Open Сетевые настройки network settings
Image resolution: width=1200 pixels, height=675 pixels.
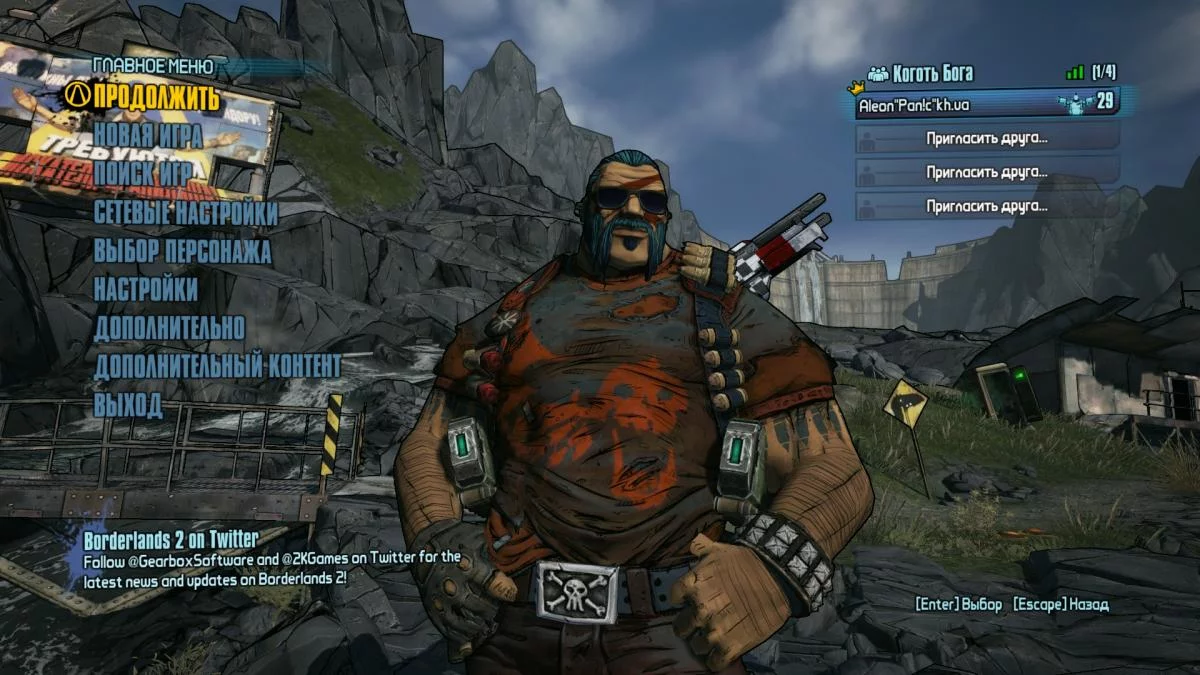coord(186,213)
